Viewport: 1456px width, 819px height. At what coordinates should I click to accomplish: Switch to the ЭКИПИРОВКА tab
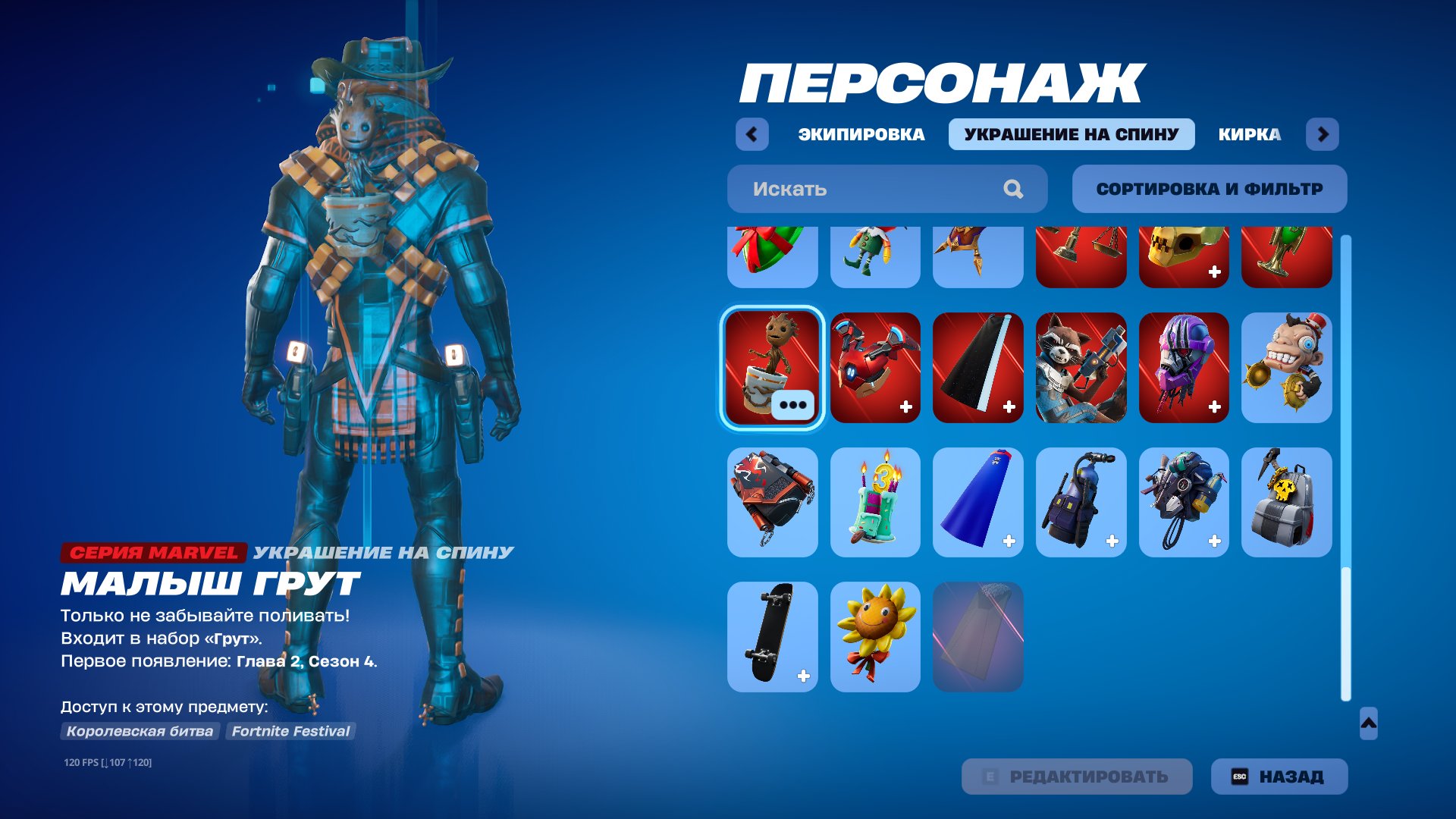tap(860, 134)
